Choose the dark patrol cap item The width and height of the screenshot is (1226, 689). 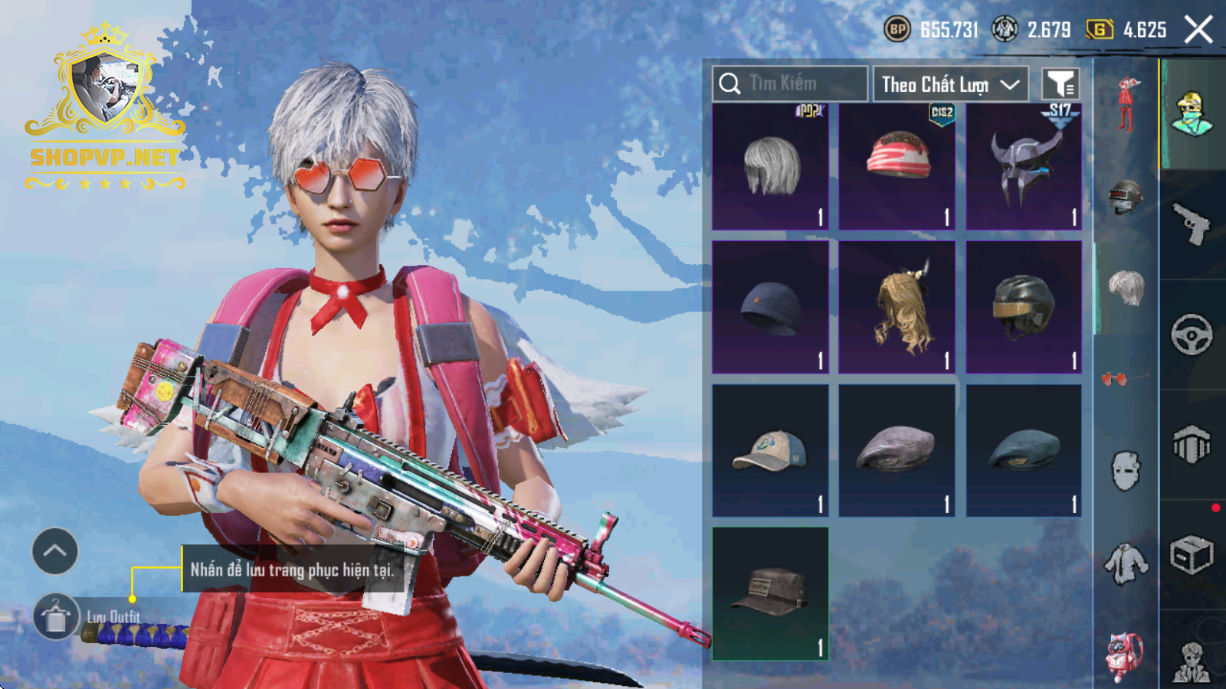(x=770, y=594)
